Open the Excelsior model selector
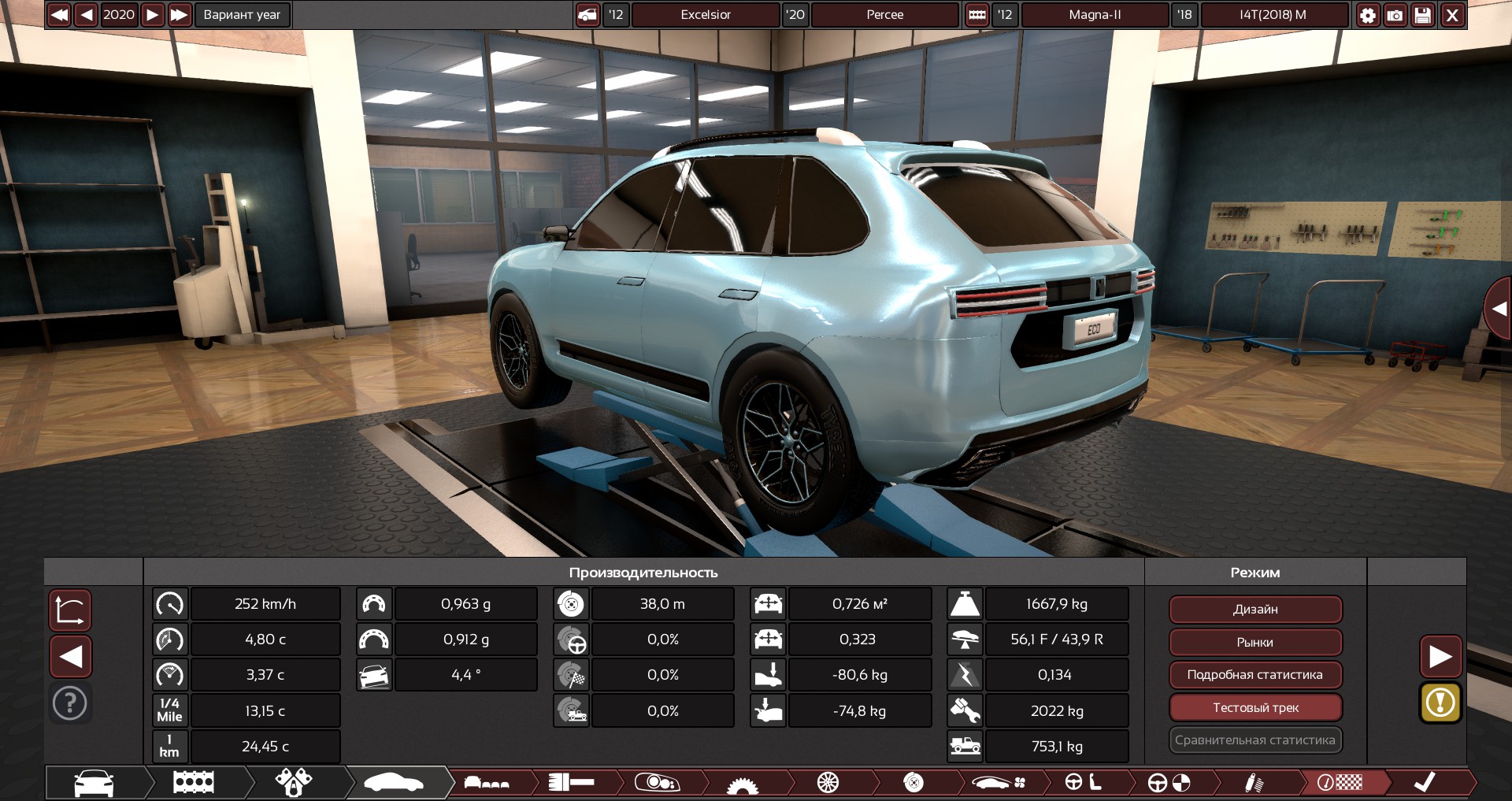Screen dimensions: 1512x801 [705, 14]
